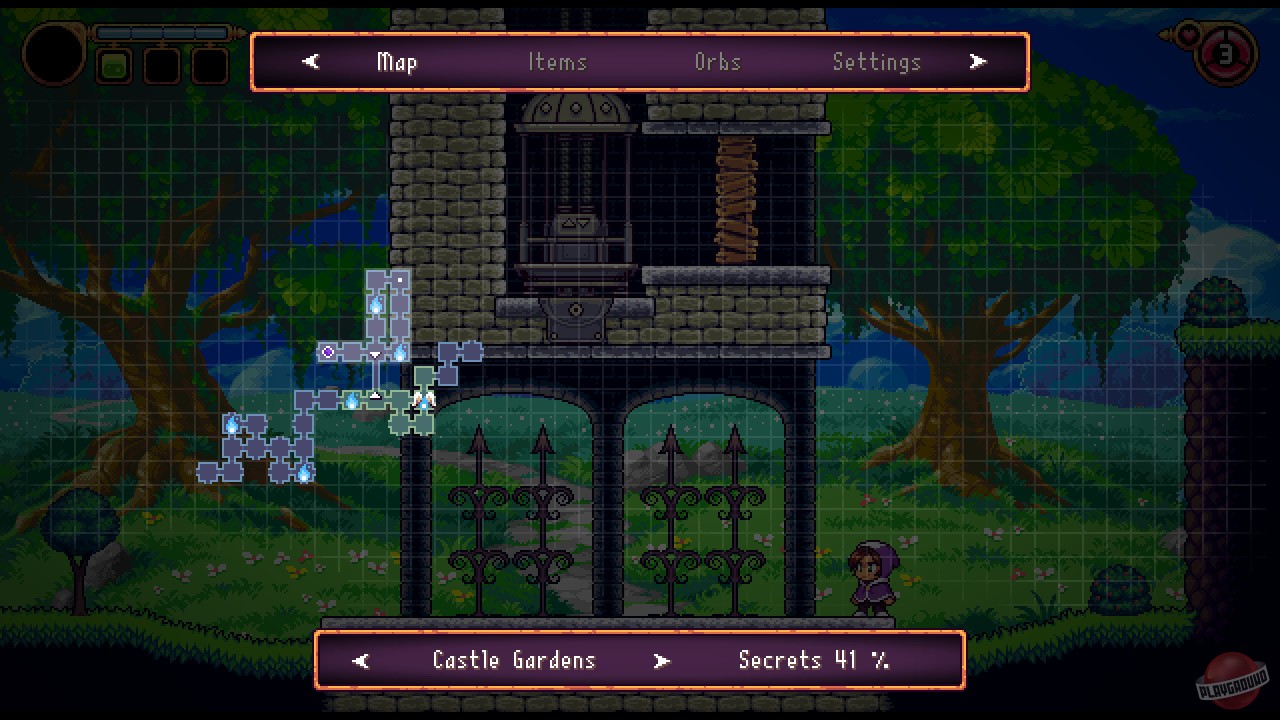The height and width of the screenshot is (720, 1280).
Task: Click the small white square in the top map room
Action: (x=399, y=279)
